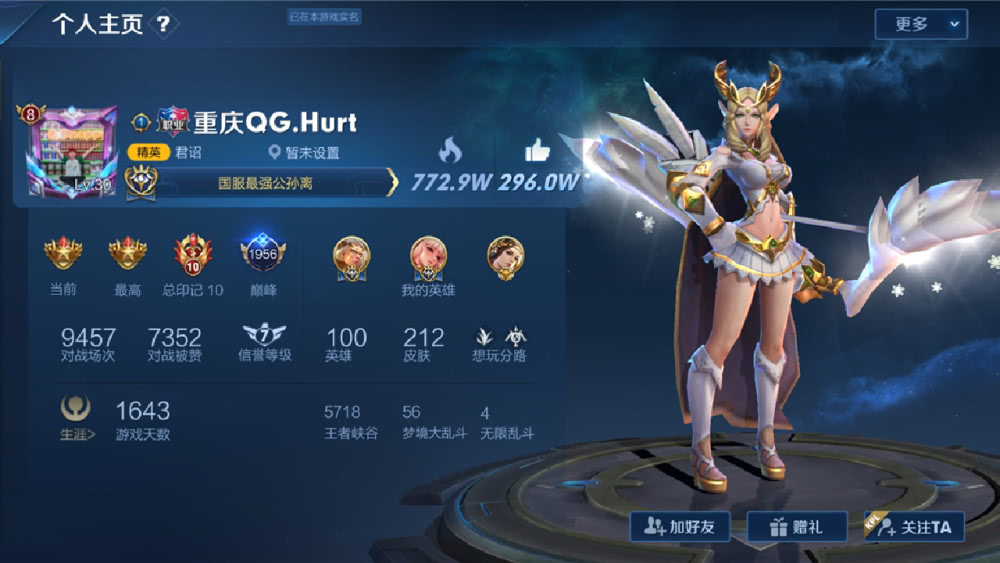The image size is (1000, 563).
Task: Select the 总印记 badge with number 10
Action: [x=193, y=255]
